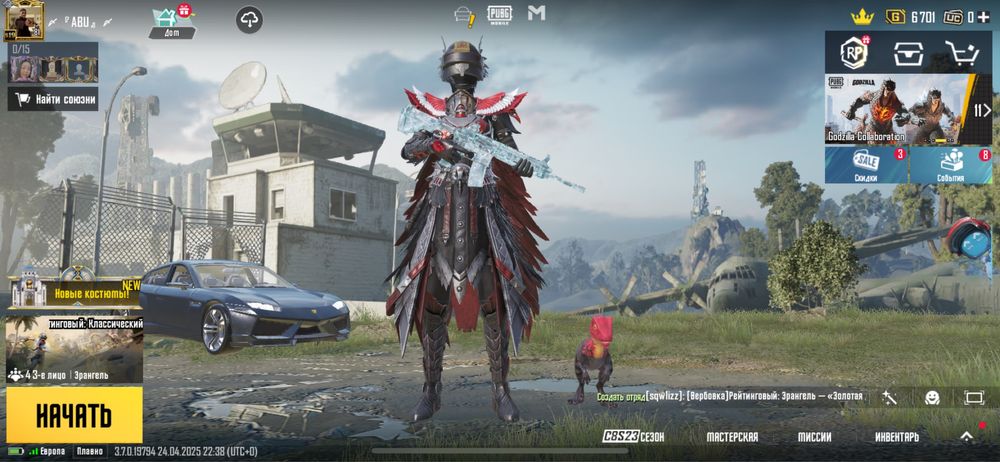Screen dimensions: 1000x462
Task: Tap the yellow НАЧАТЬ start button
Action: (x=74, y=415)
